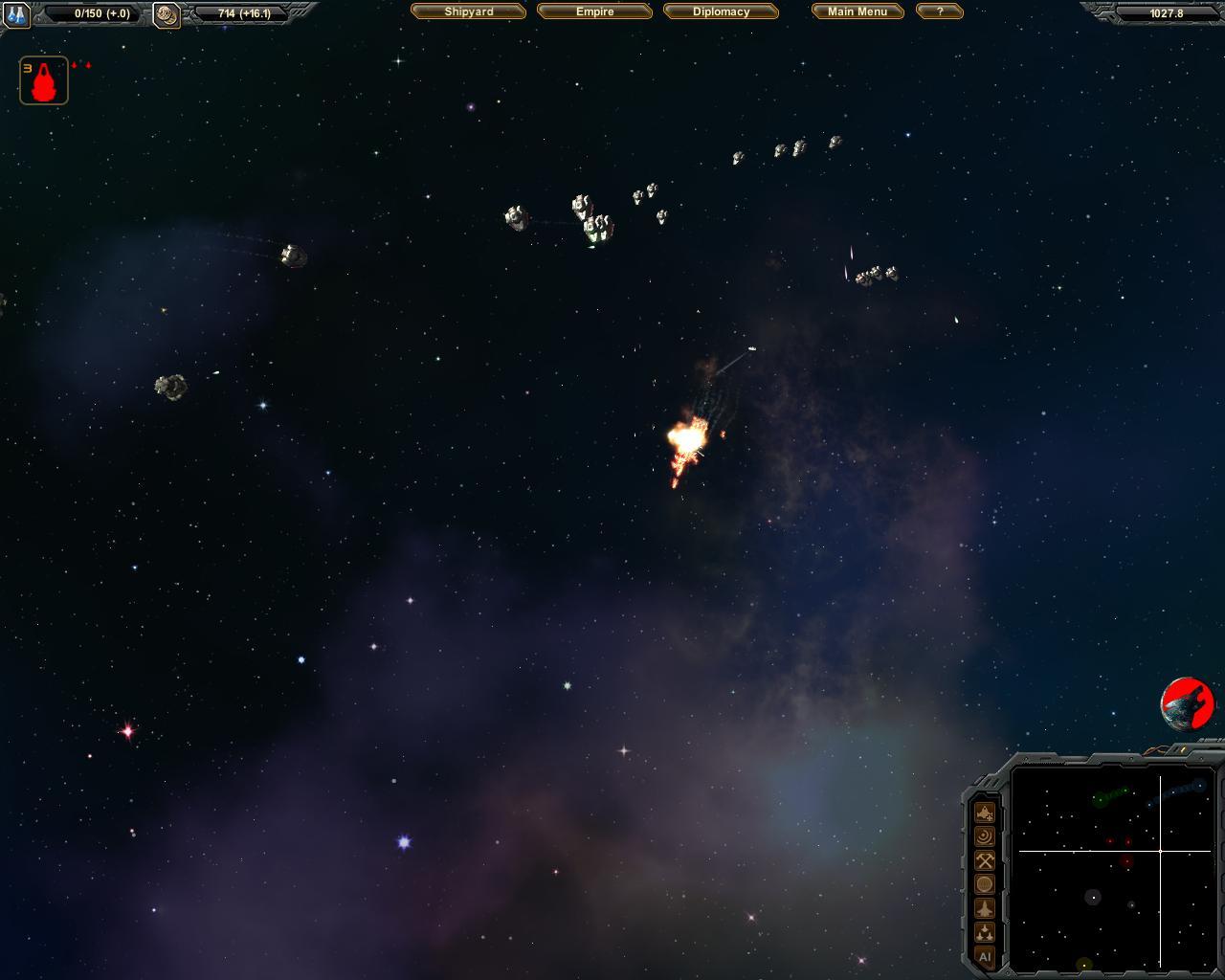Open the Shipyard screen

pyautogui.click(x=469, y=11)
